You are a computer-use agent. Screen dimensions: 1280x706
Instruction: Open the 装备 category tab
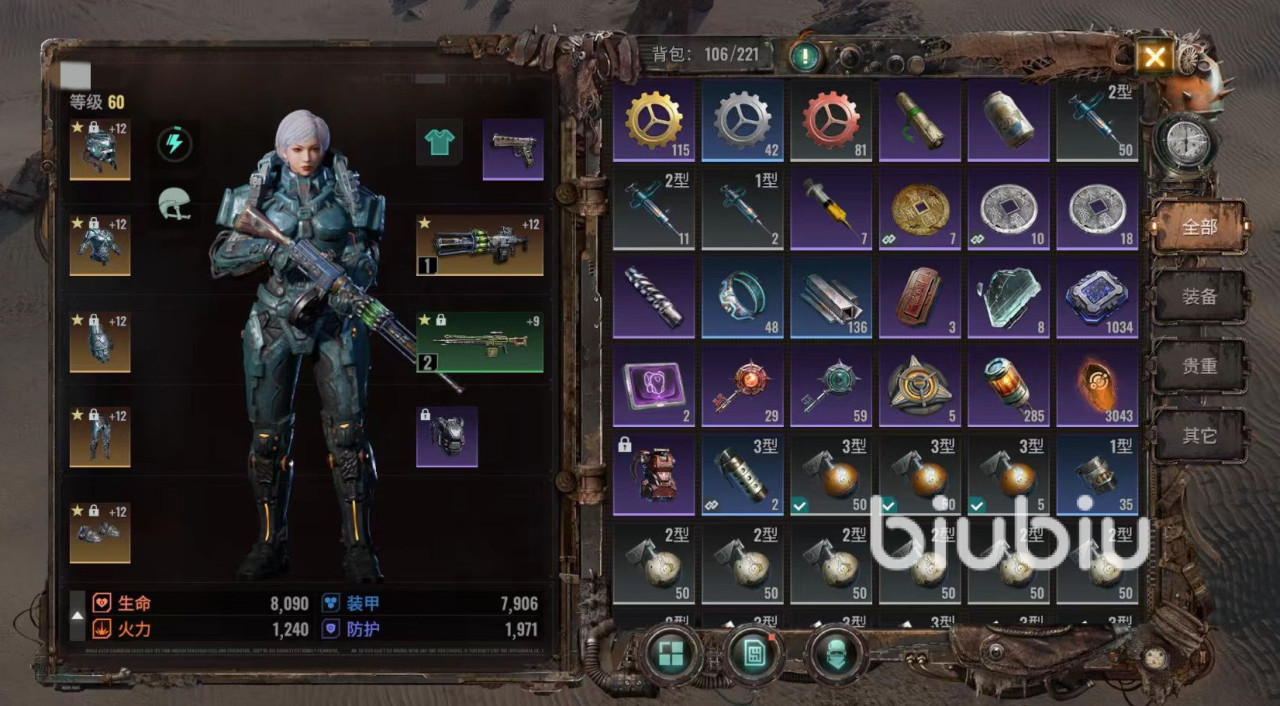[1200, 297]
